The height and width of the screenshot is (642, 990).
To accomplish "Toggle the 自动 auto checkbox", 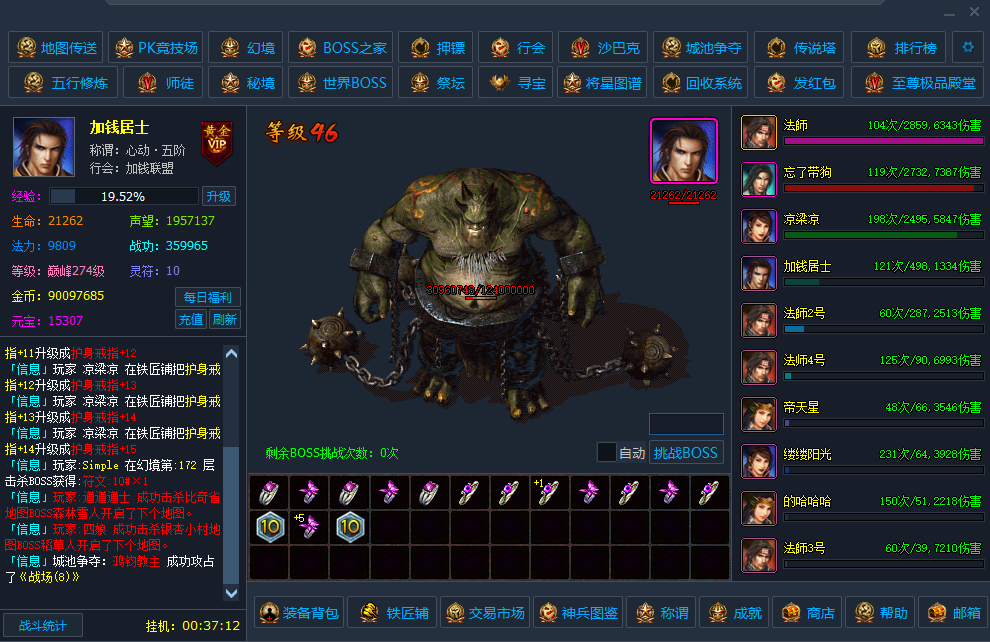I will (x=607, y=452).
